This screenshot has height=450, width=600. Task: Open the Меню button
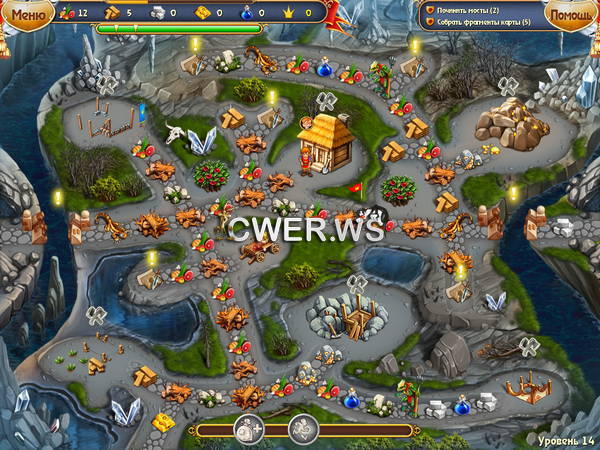[28, 13]
